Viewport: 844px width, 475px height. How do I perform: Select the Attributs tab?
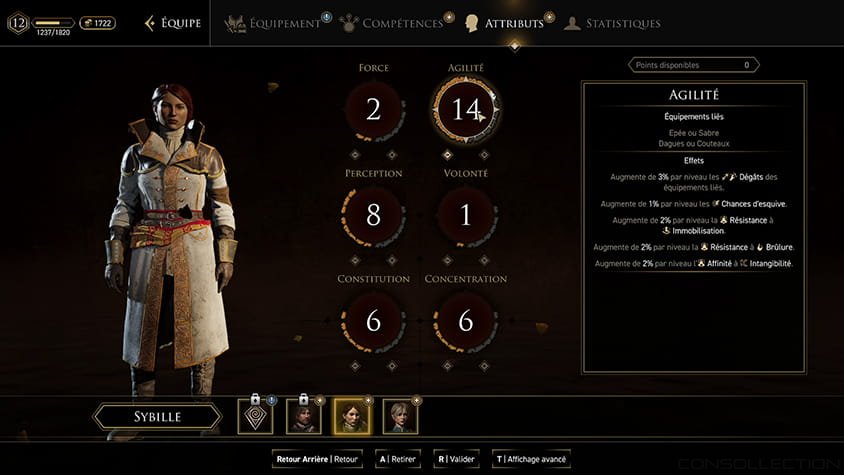pyautogui.click(x=505, y=23)
